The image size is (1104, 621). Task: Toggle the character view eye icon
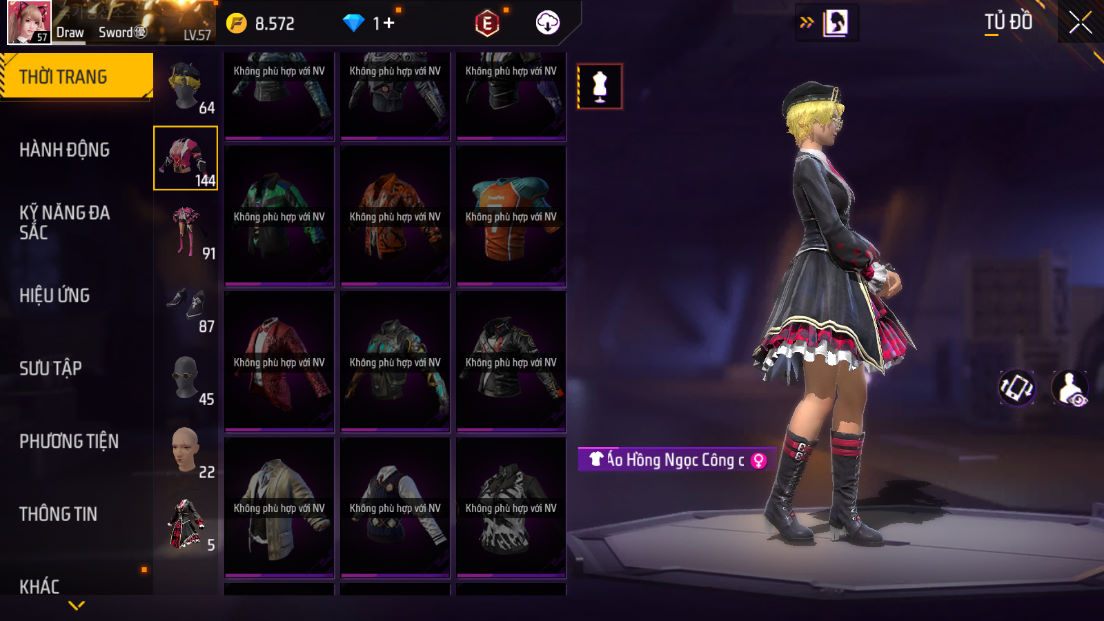pos(1071,389)
